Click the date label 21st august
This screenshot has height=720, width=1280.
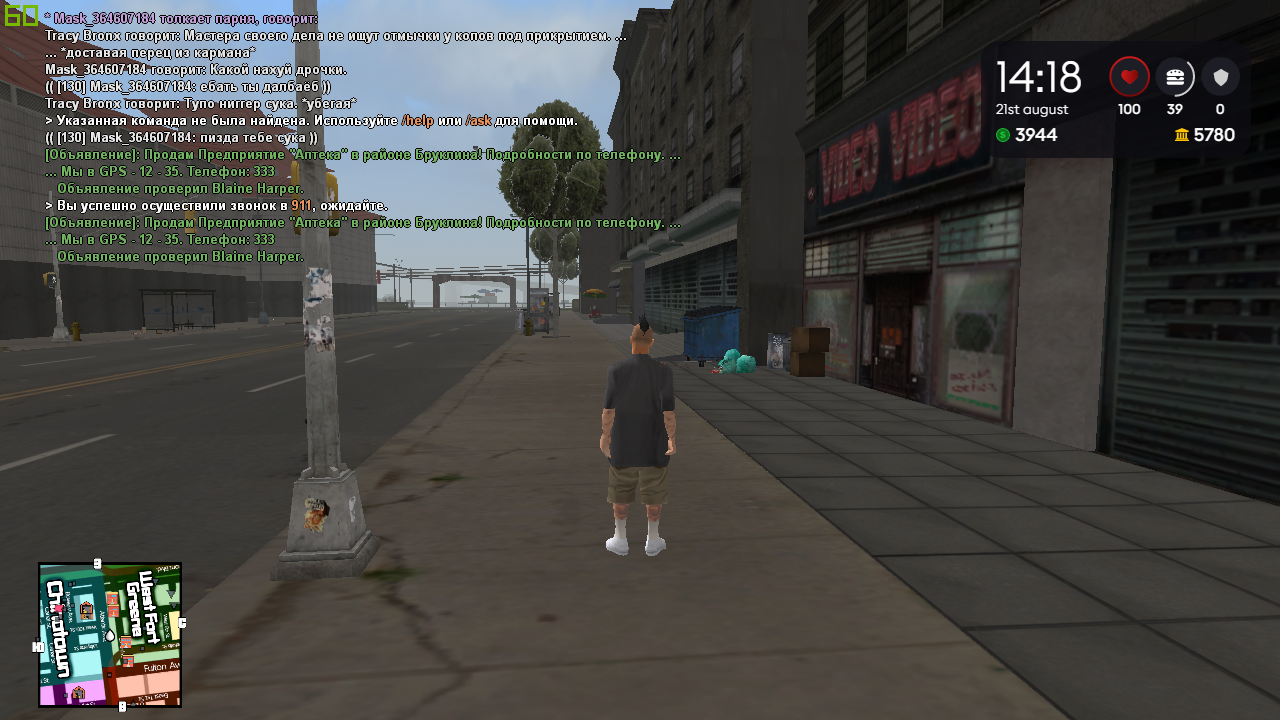(1033, 109)
